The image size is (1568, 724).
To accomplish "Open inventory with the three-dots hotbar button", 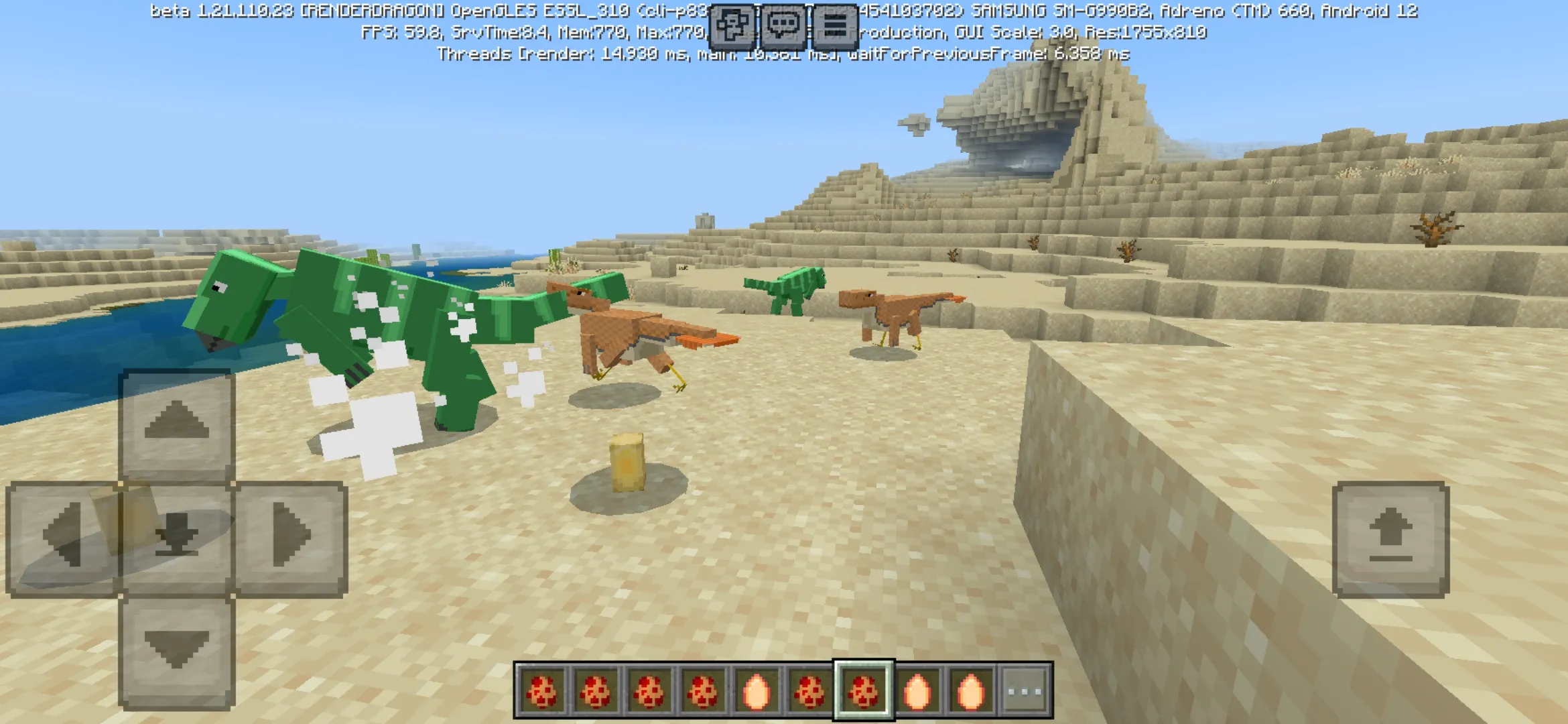I will coord(1025,690).
